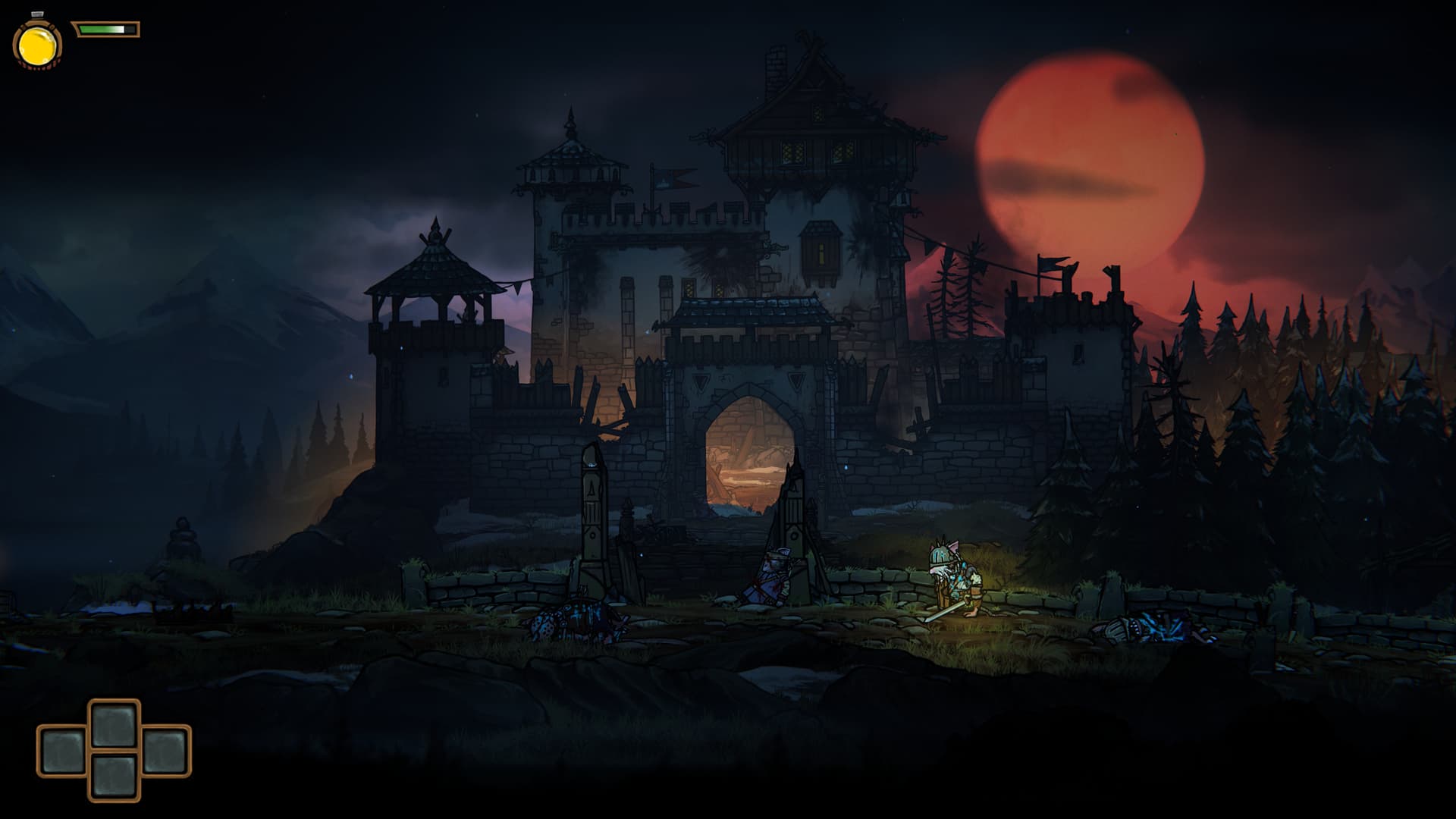This screenshot has height=819, width=1456.
Task: Select the lower slot of the quick-item cross
Action: click(115, 775)
